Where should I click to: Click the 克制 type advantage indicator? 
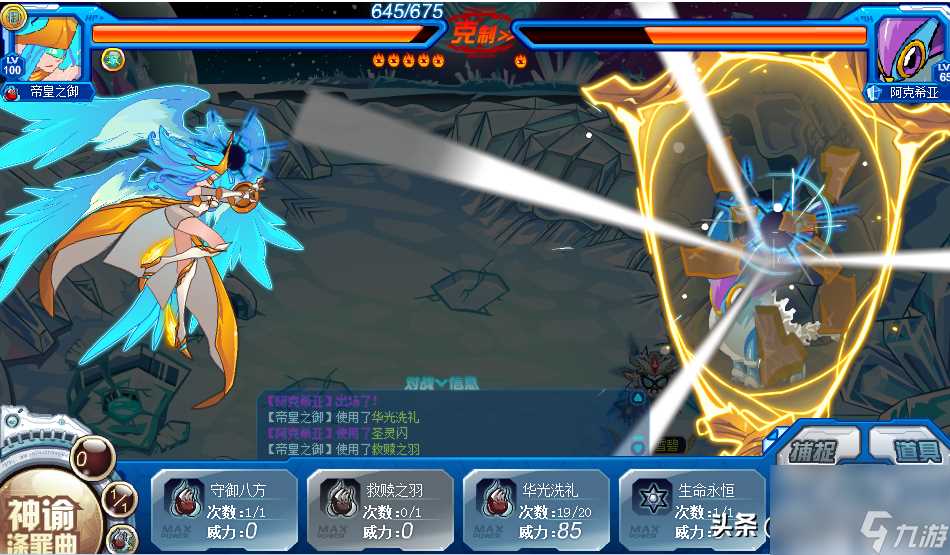click(477, 35)
